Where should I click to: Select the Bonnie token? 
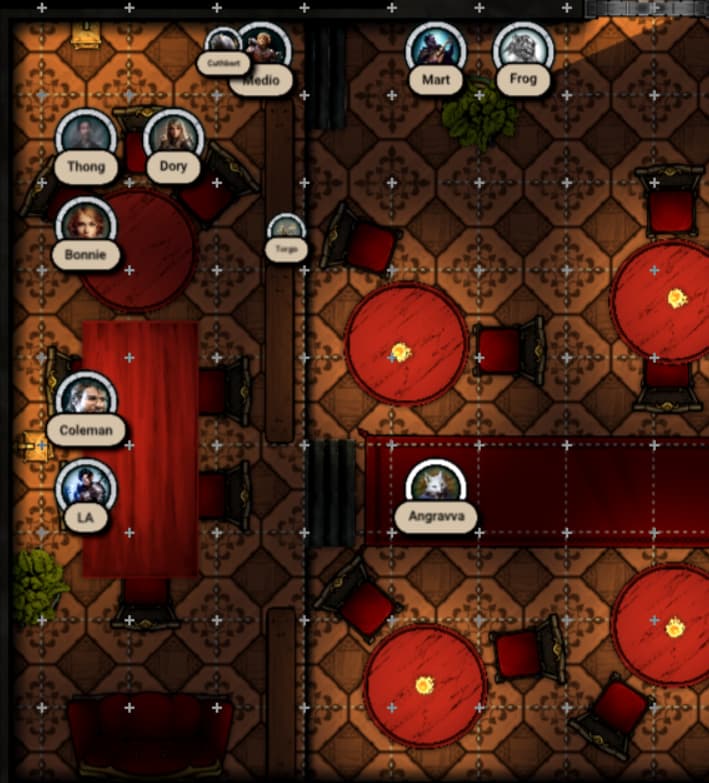point(86,226)
